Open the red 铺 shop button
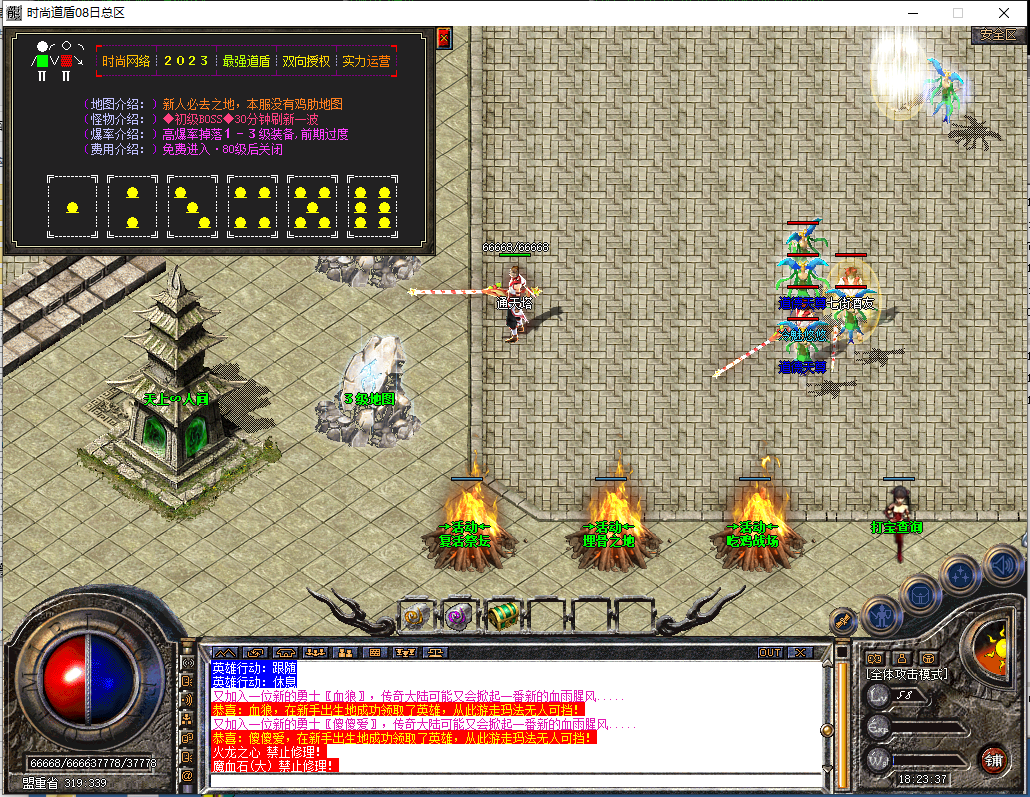The image size is (1030, 797). 992,758
